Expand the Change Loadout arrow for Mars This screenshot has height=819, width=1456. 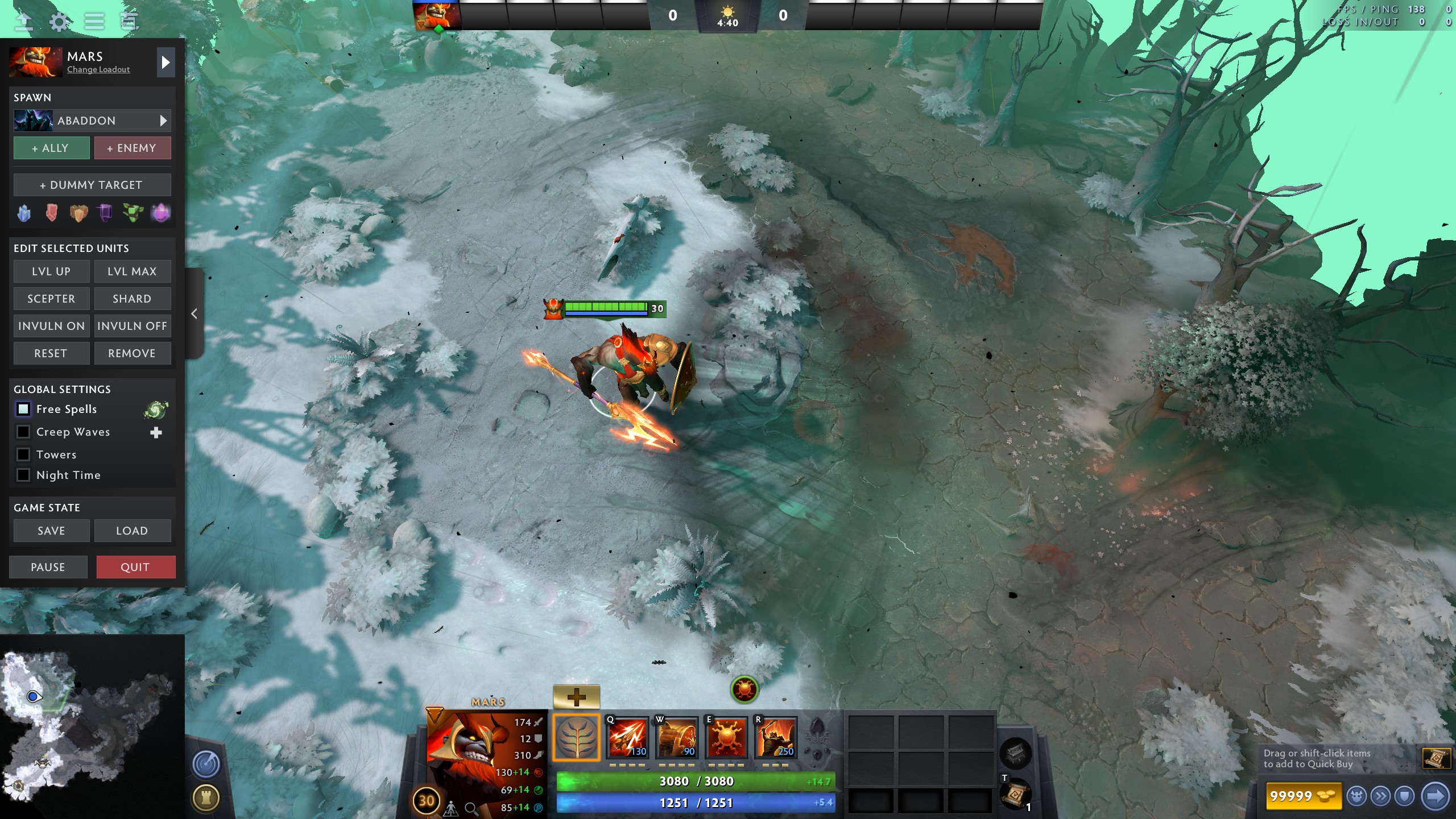pyautogui.click(x=166, y=63)
